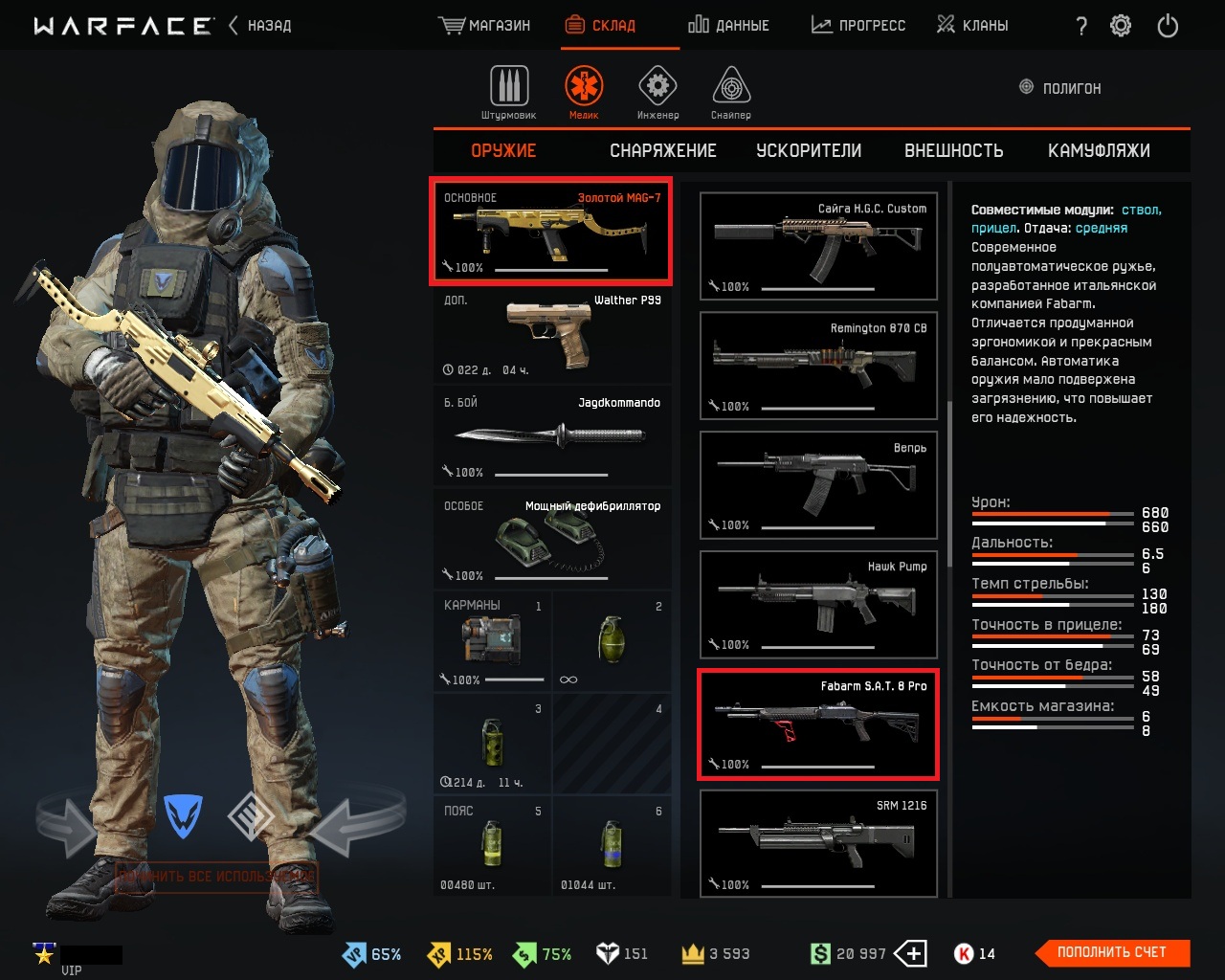Choose the Сайга H.G.C. Custom shotgun
This screenshot has height=980, width=1225.
point(818,246)
